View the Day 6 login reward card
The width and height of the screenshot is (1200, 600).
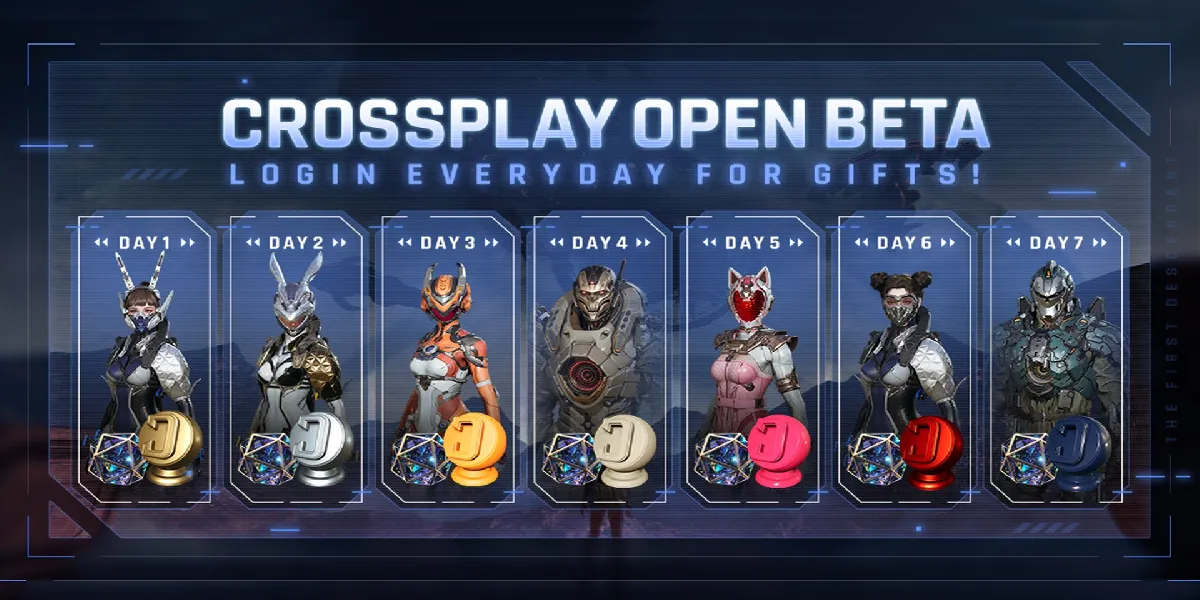pyautogui.click(x=904, y=360)
